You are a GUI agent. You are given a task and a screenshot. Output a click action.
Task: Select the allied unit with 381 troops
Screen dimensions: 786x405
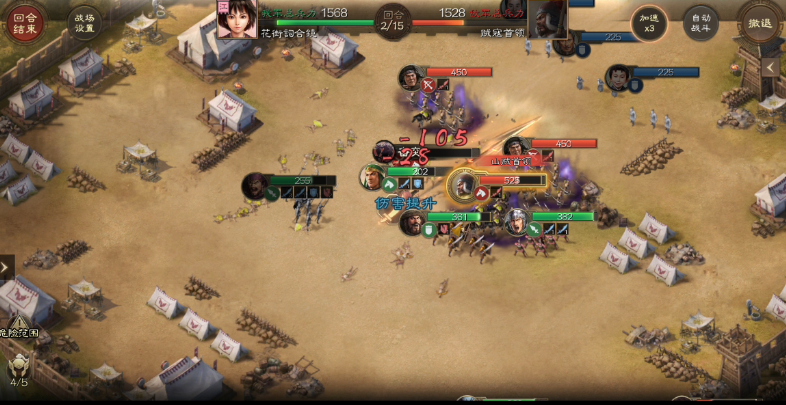[x=411, y=222]
